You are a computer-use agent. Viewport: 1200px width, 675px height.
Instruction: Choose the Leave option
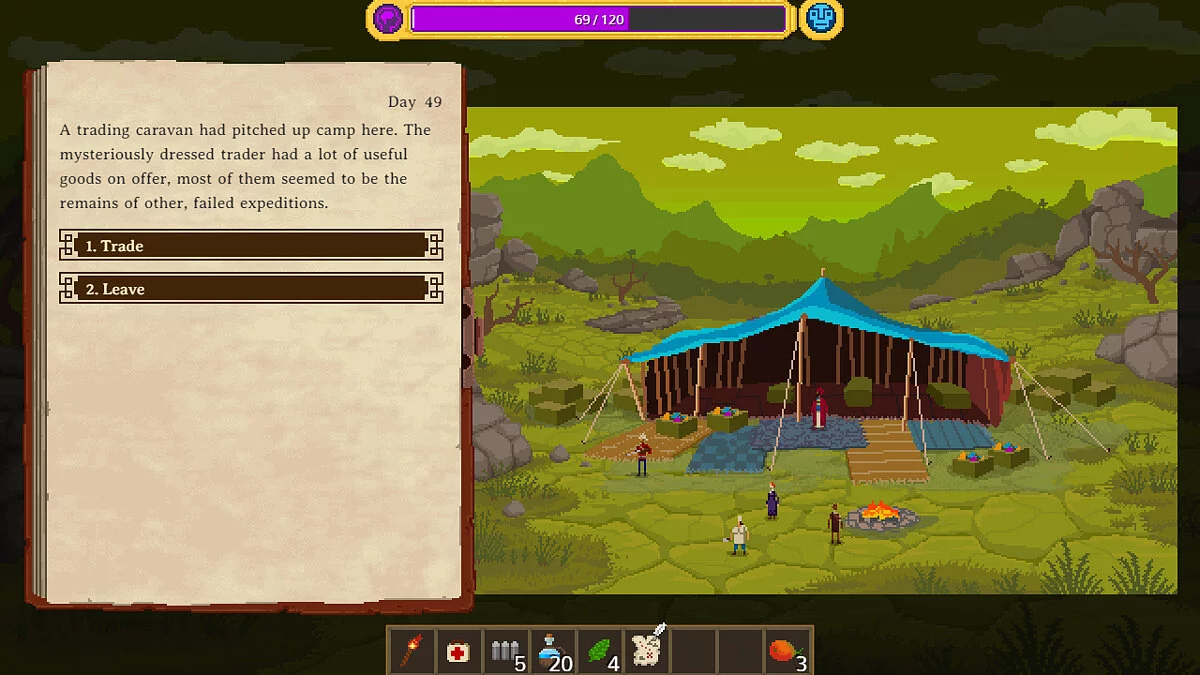[250, 289]
